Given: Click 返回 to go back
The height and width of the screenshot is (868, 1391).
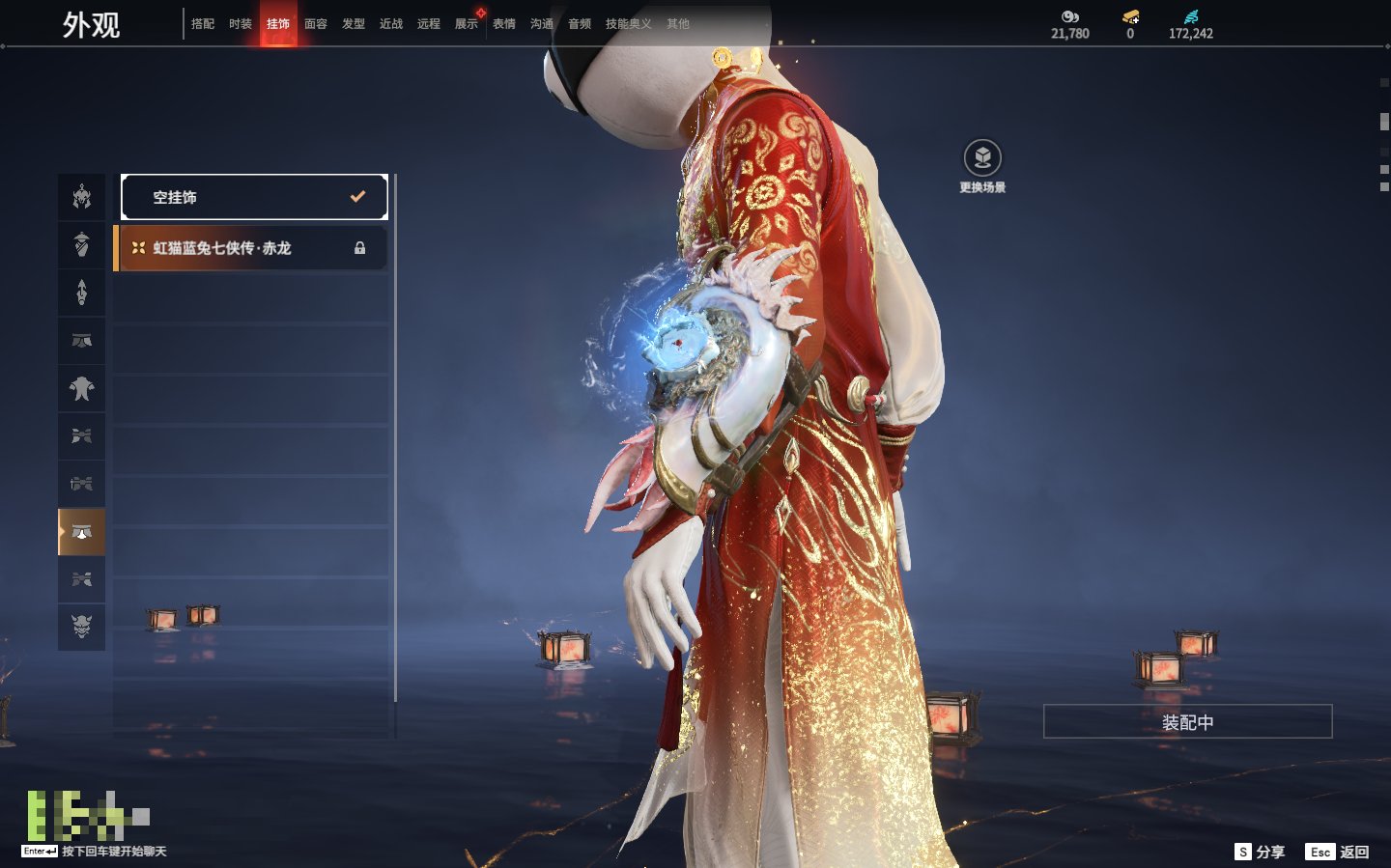Looking at the screenshot, I should [1338, 852].
